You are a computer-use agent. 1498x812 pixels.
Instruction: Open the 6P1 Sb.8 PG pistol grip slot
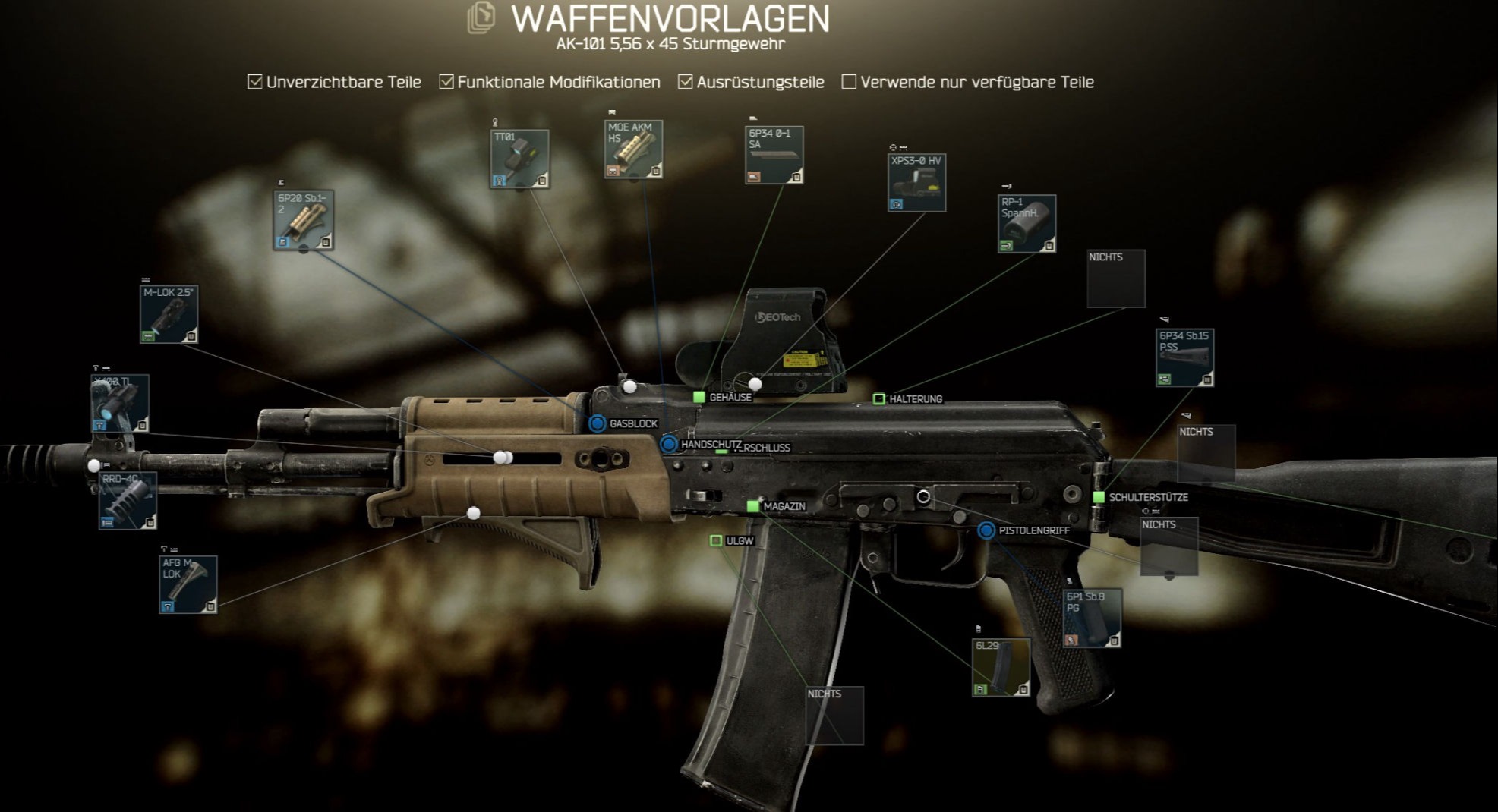(x=1092, y=618)
